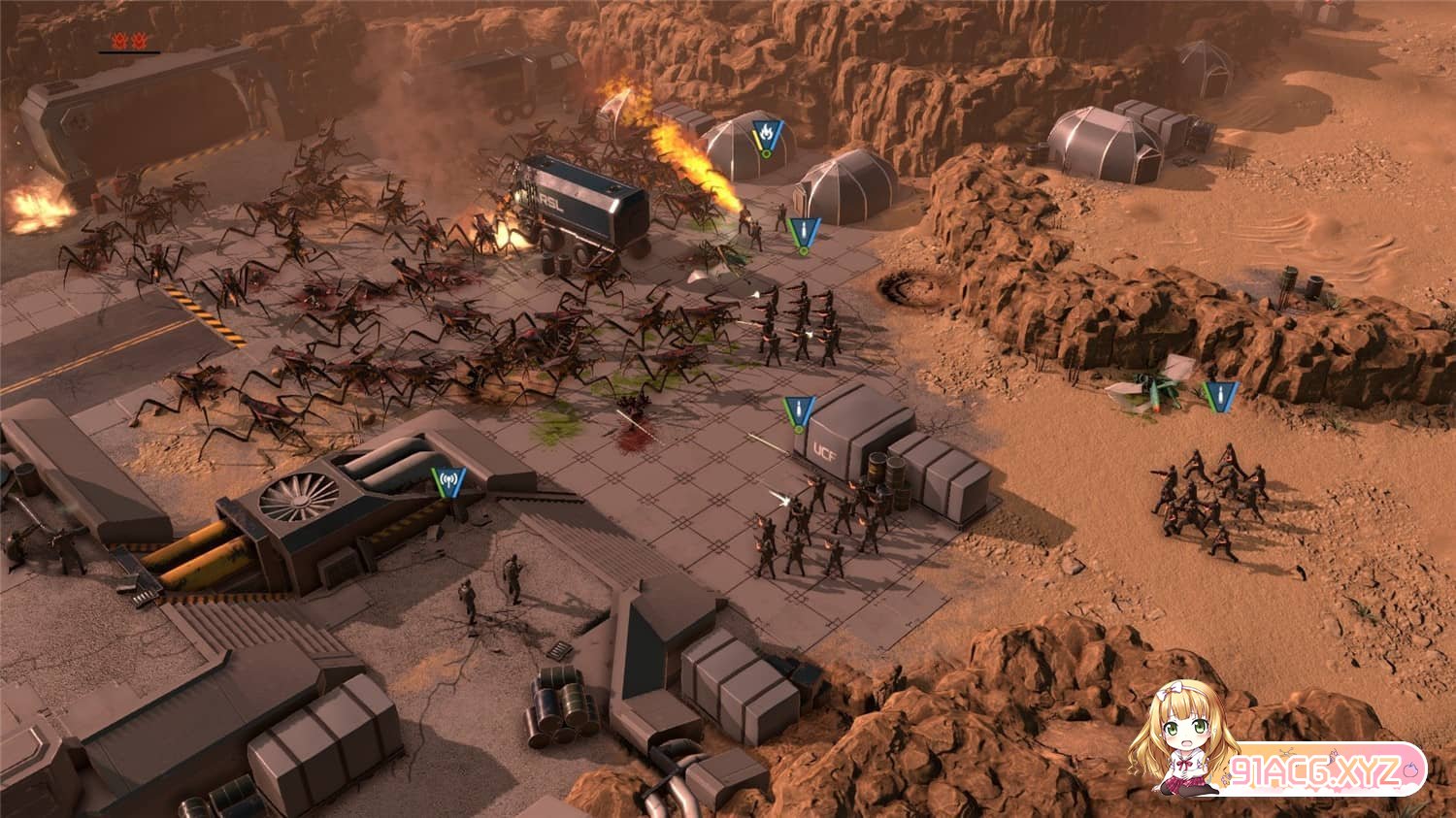Pick the rifle squad marker below the flamethrower marker
Screen dimensions: 1456x818
pos(803,233)
